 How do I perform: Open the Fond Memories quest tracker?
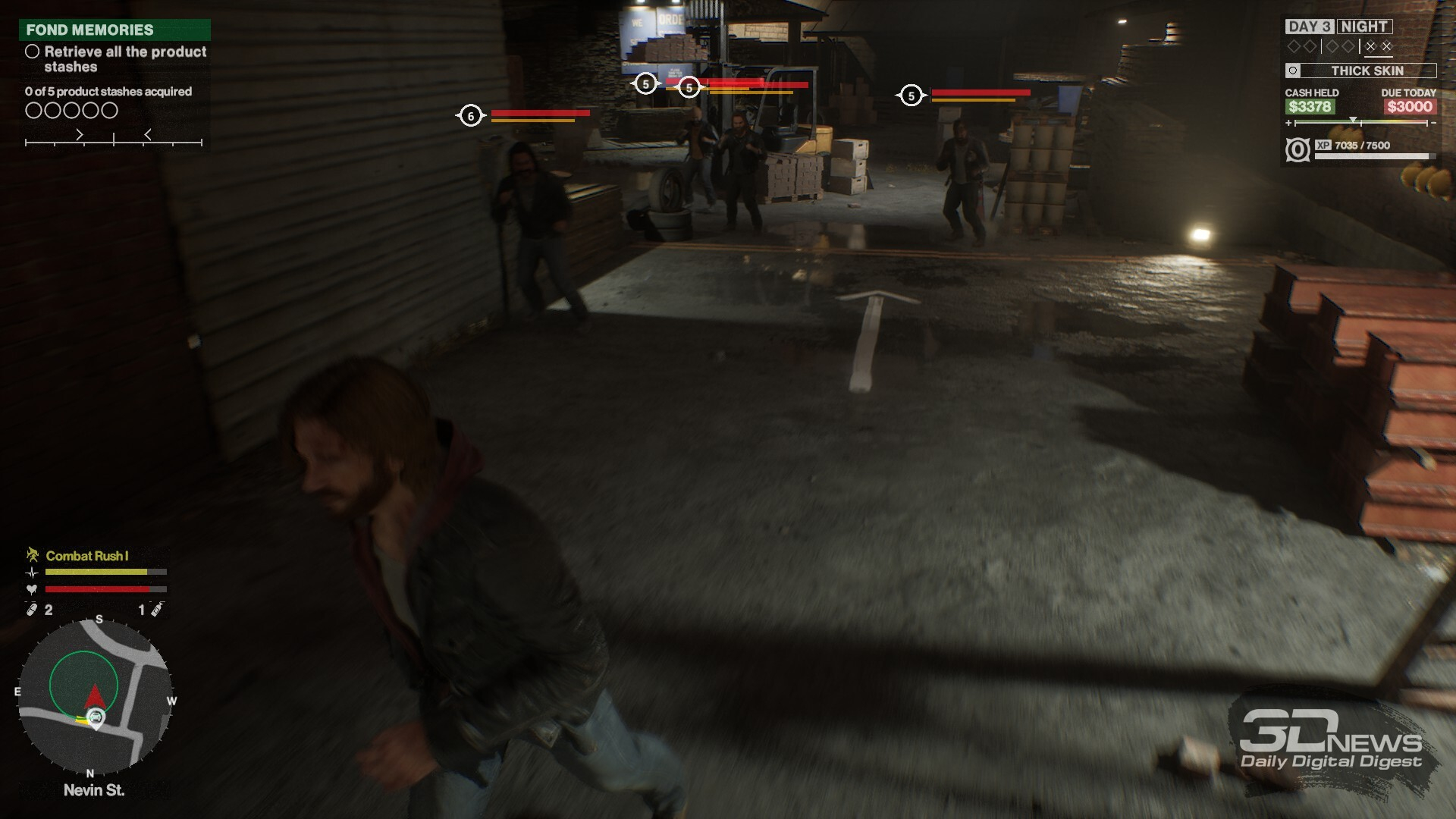click(115, 30)
